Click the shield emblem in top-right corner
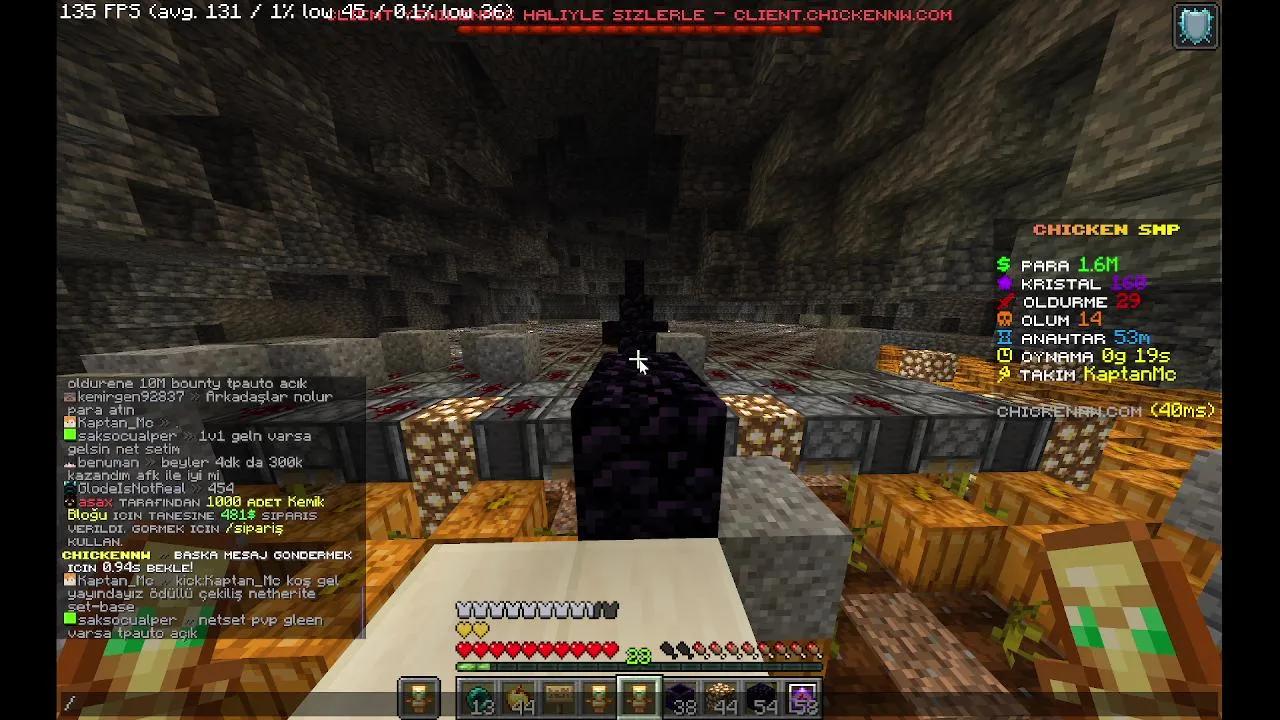Screen dimensions: 1280x720 click(1196, 26)
